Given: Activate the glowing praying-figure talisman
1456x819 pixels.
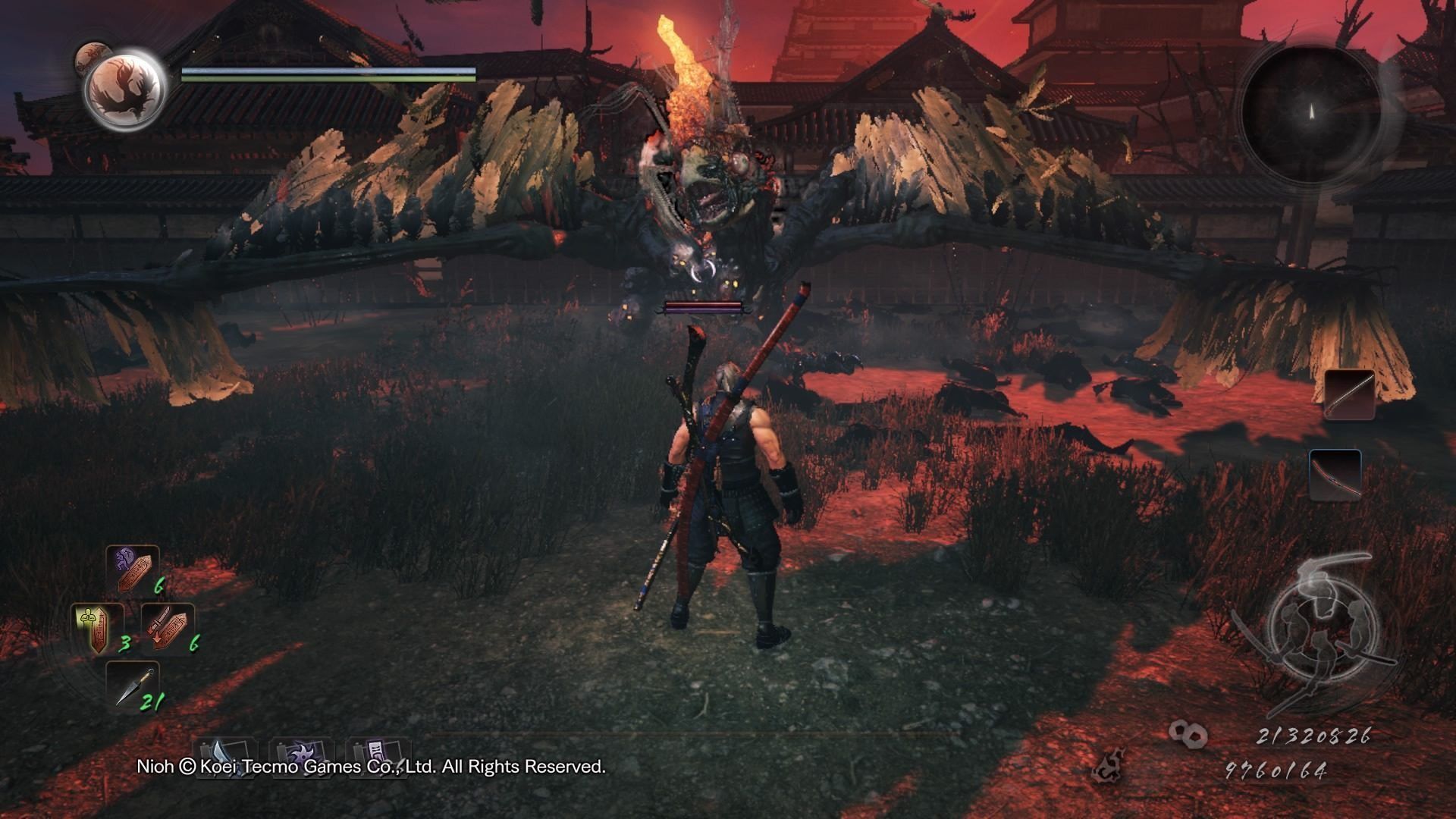Looking at the screenshot, I should (x=98, y=630).
